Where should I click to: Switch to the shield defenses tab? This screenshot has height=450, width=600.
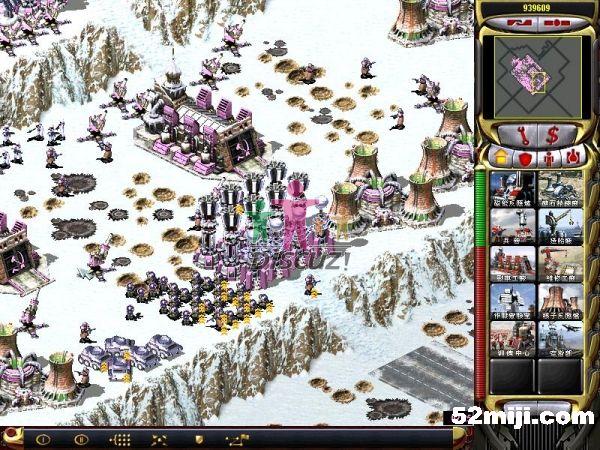[522, 157]
